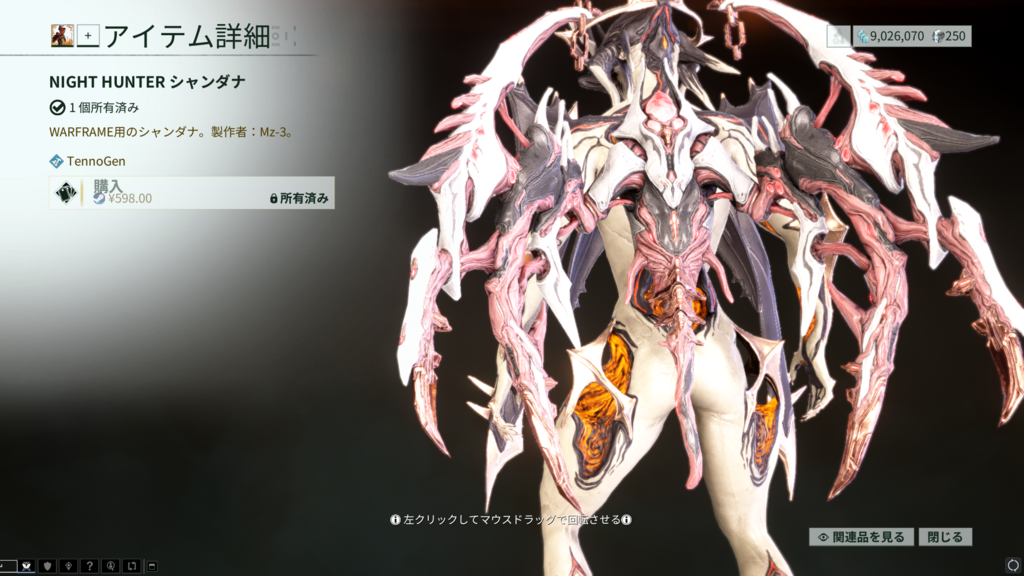Select the crossed swords icon in bottom bar

point(28,566)
